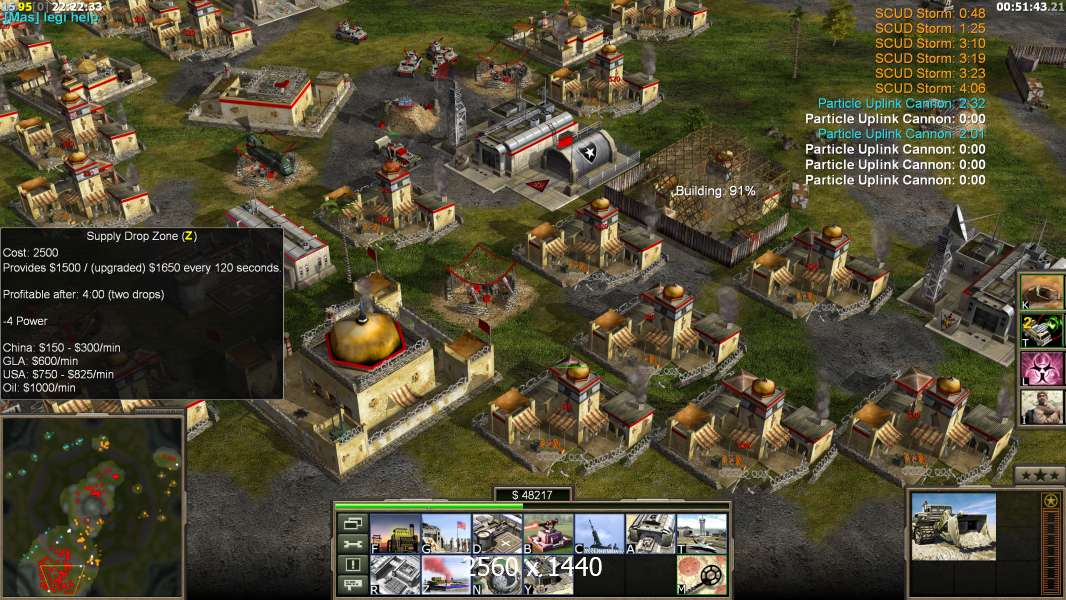
Task: Click the wrench button beside the command bar
Action: click(352, 544)
